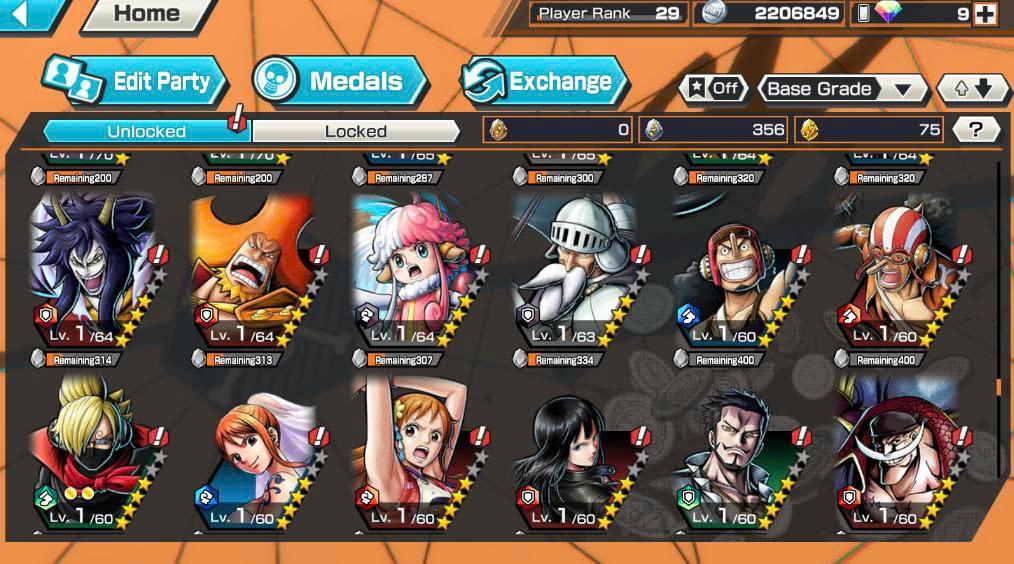Open the Exchange menu

543,82
